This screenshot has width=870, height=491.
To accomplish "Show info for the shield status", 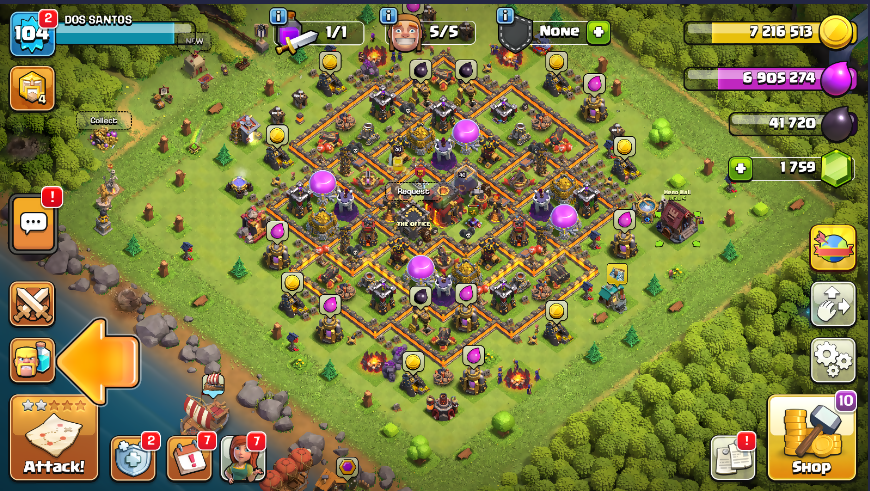I will coord(506,16).
